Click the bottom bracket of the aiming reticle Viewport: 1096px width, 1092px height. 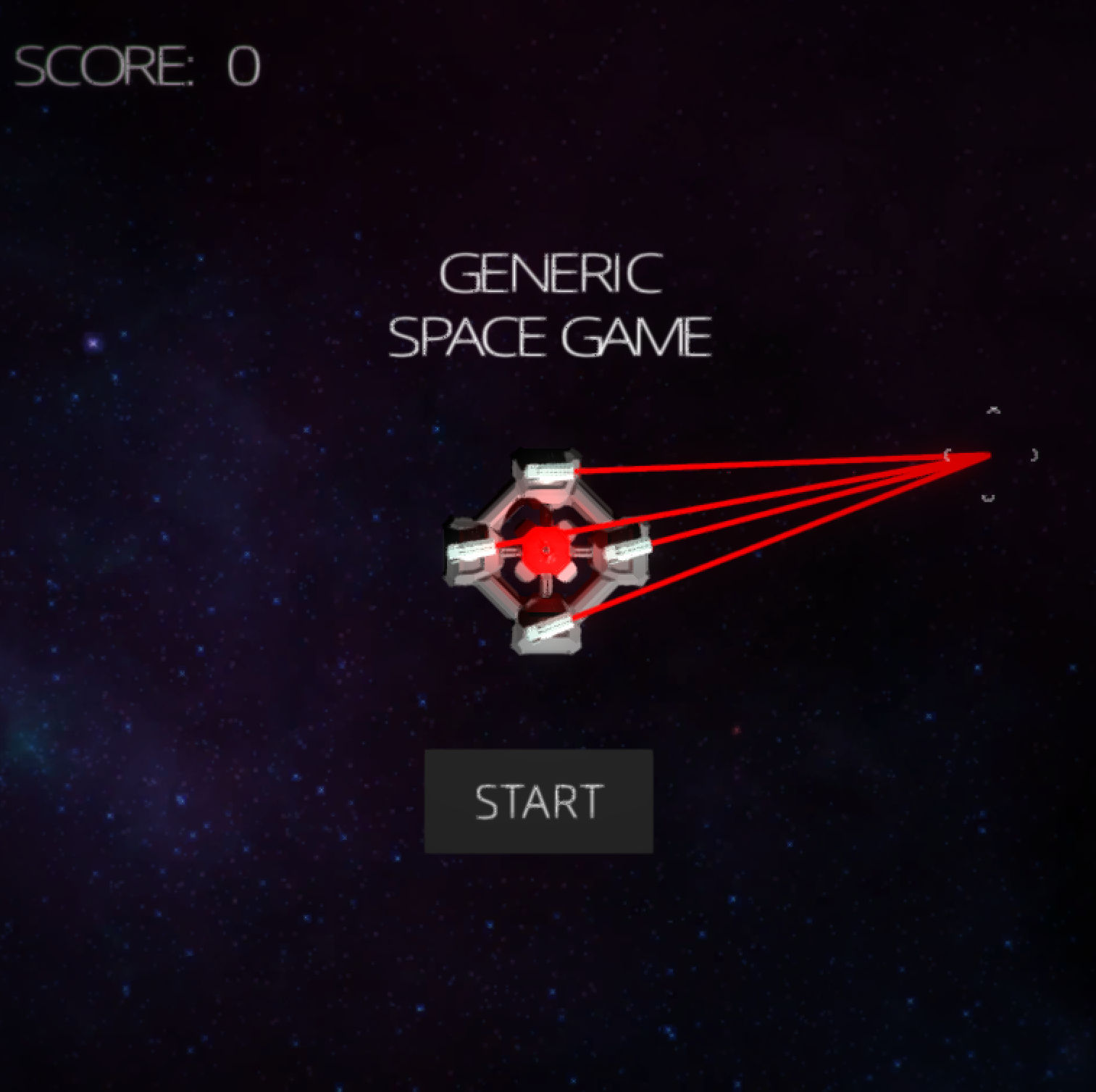(987, 497)
